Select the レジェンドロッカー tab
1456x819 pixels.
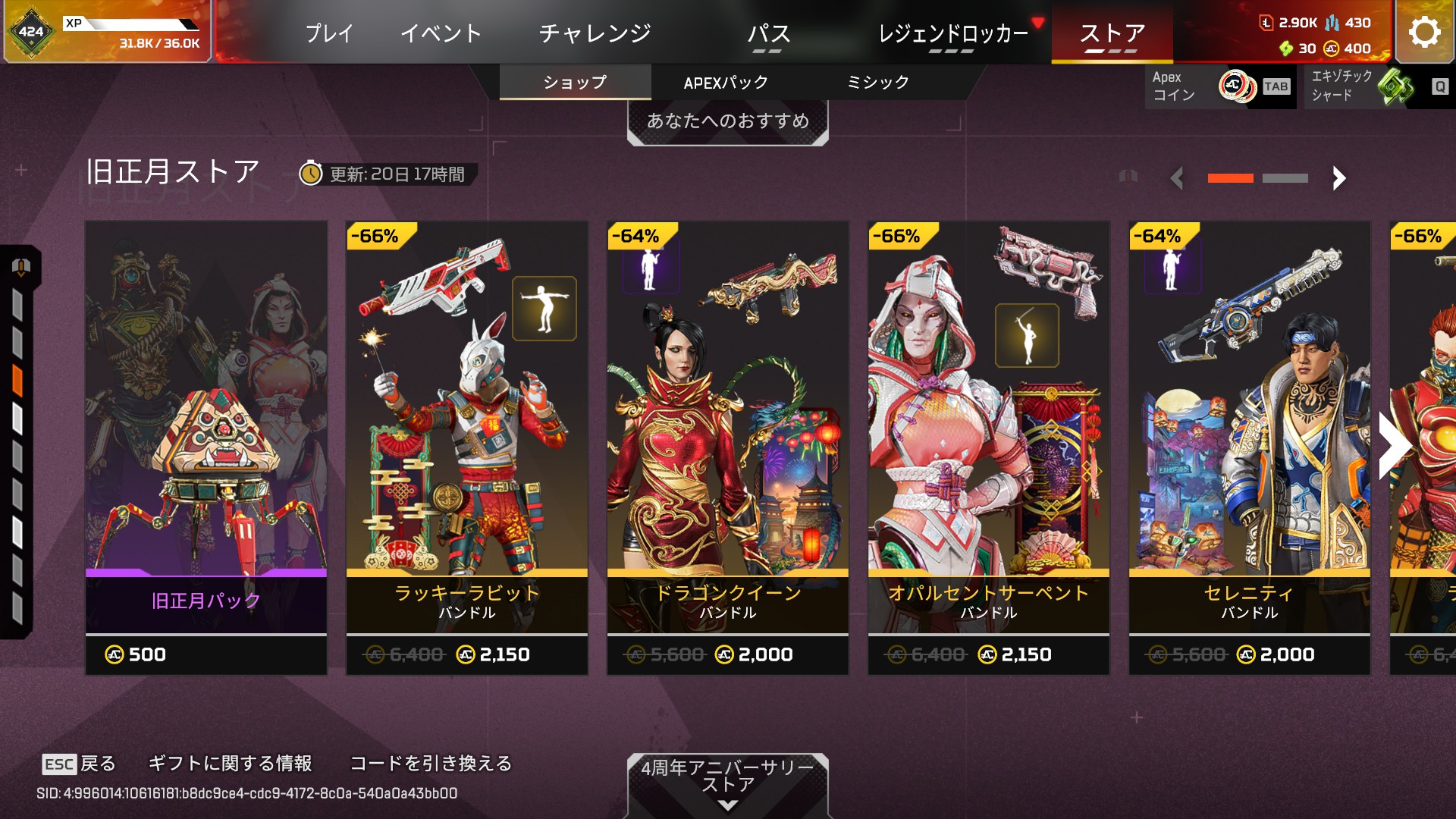pos(952,33)
